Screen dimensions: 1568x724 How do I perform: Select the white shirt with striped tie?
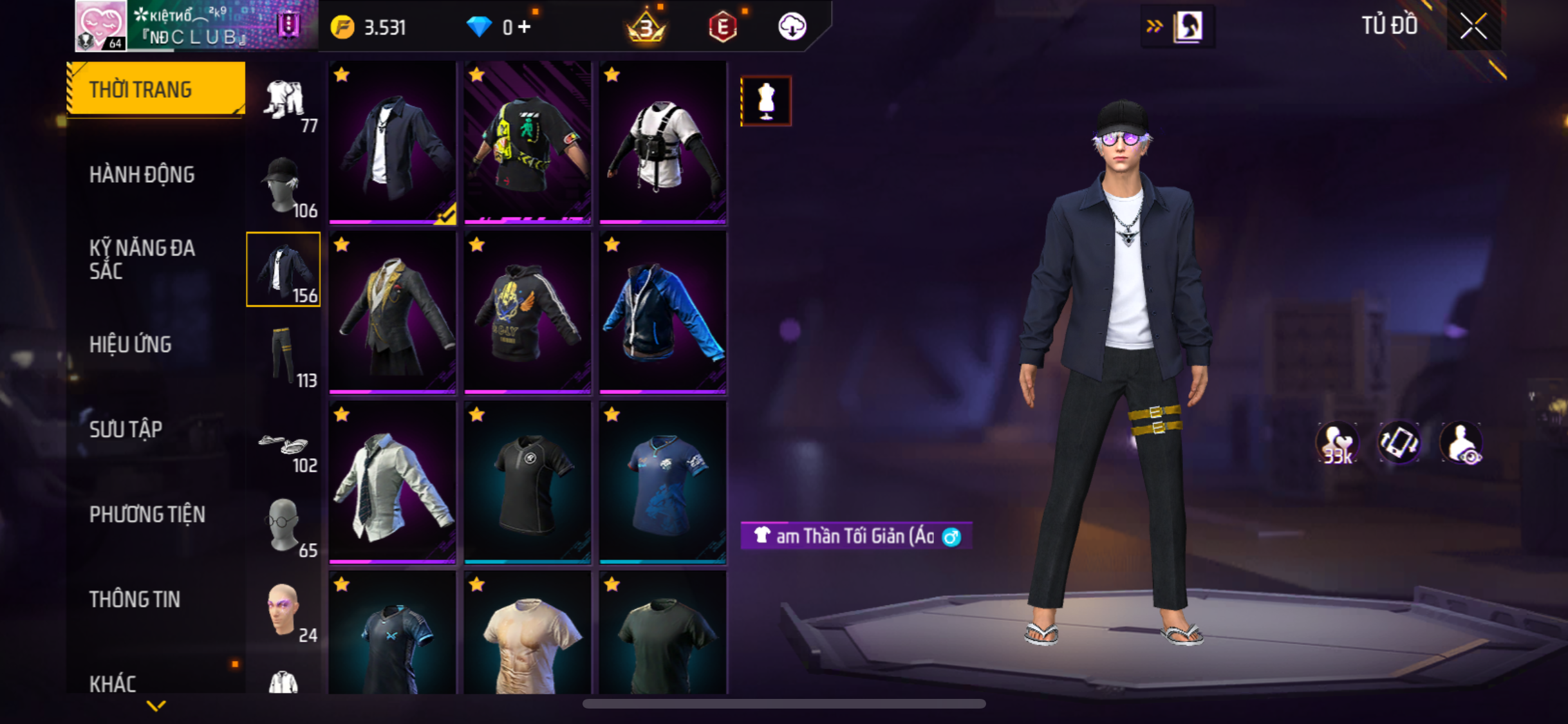point(392,482)
